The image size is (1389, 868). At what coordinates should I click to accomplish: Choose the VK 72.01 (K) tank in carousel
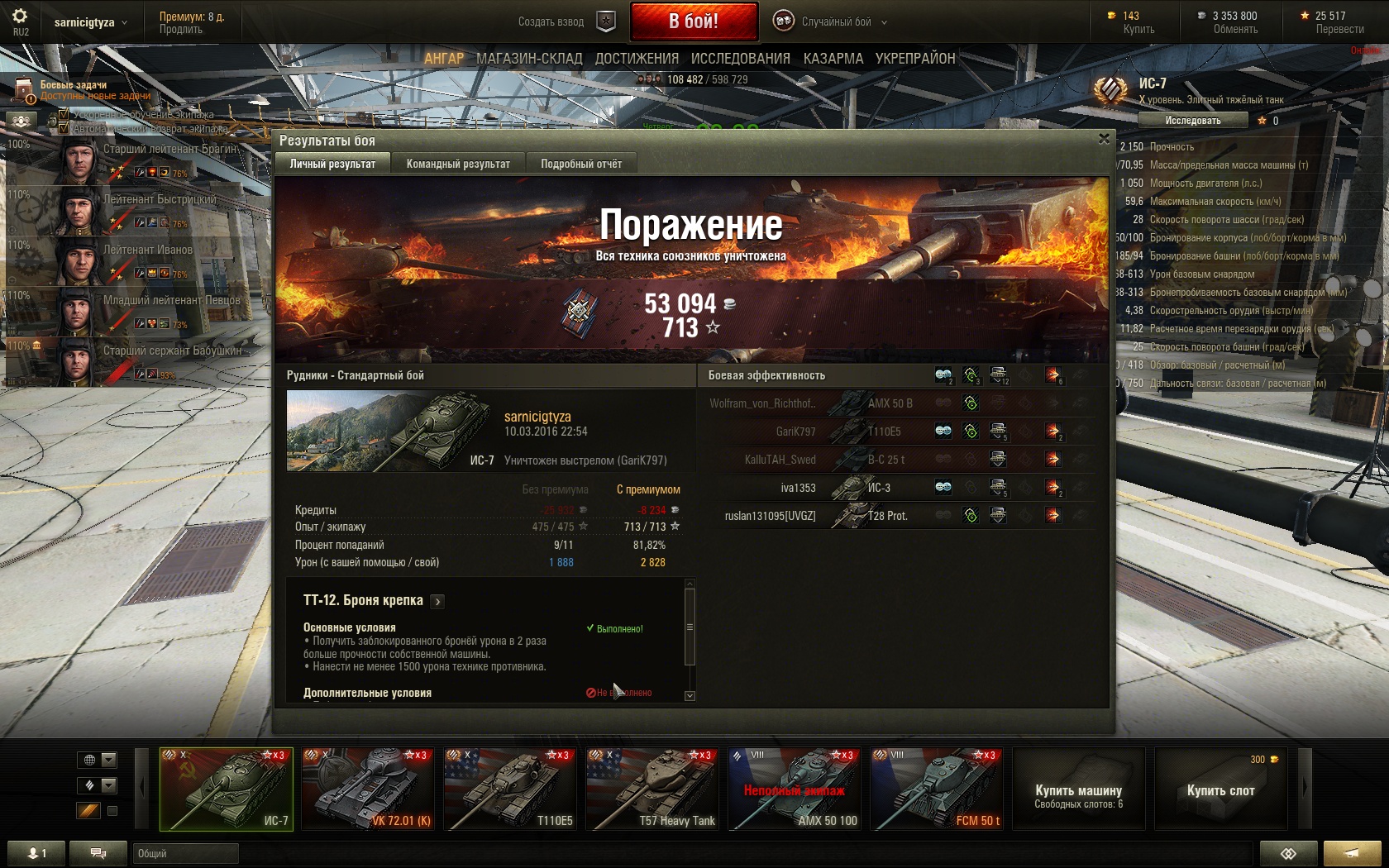pyautogui.click(x=368, y=789)
